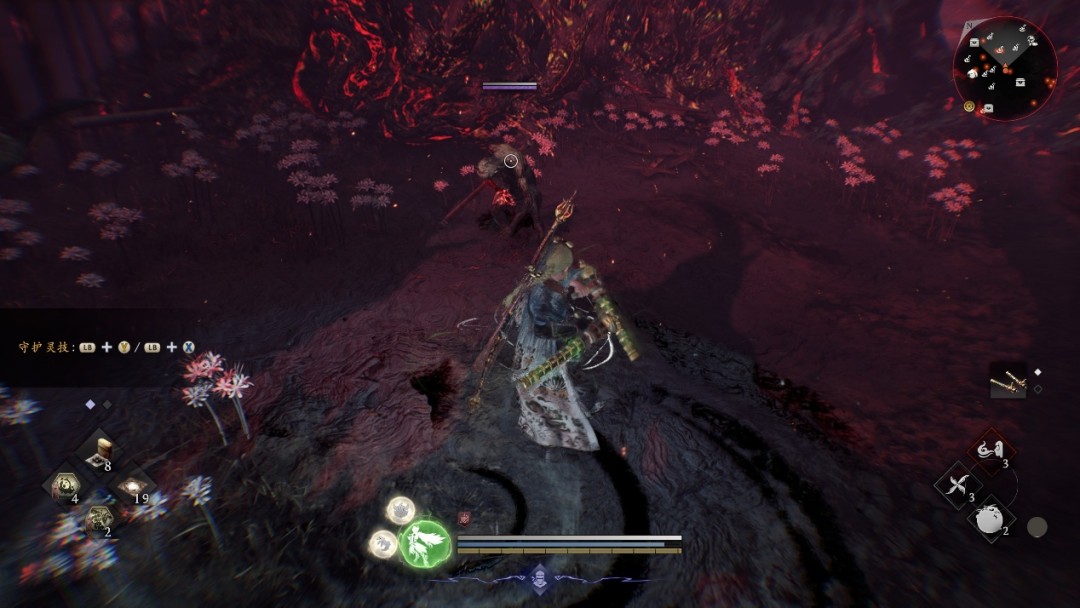Use the hexagonal talisman with count 4
The image size is (1080, 608).
(66, 486)
